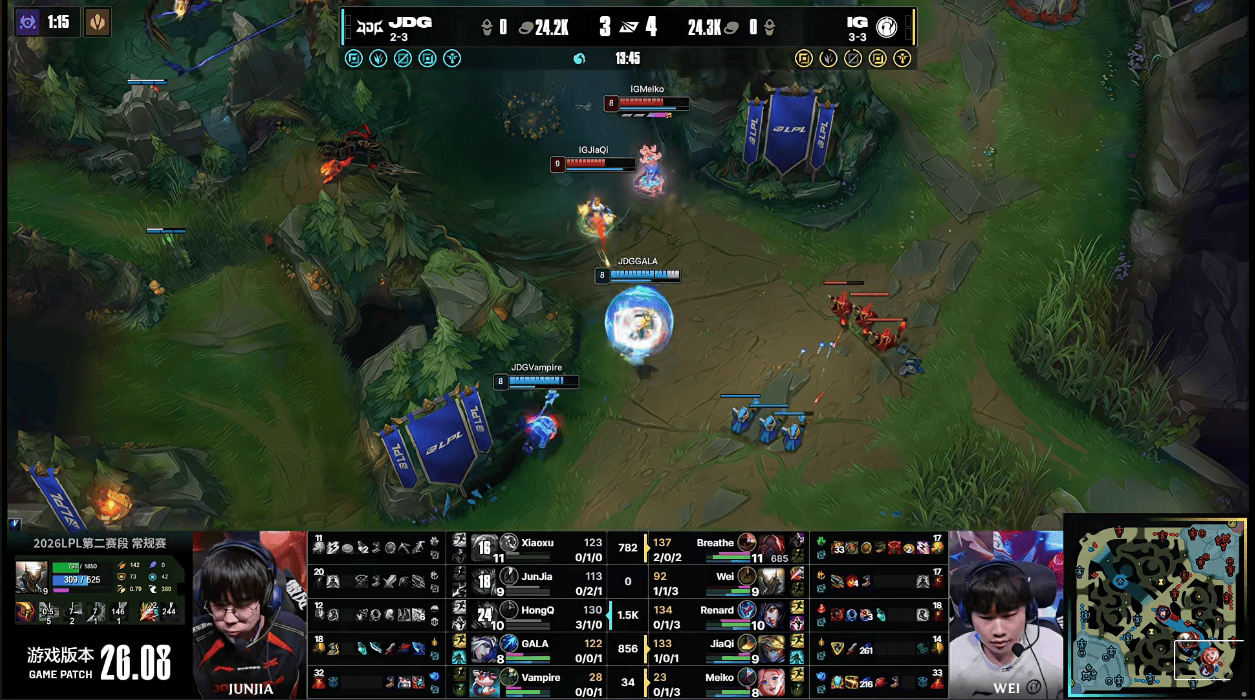The image size is (1255, 700).
Task: Select HongQ's champion portrait
Action: coord(485,614)
